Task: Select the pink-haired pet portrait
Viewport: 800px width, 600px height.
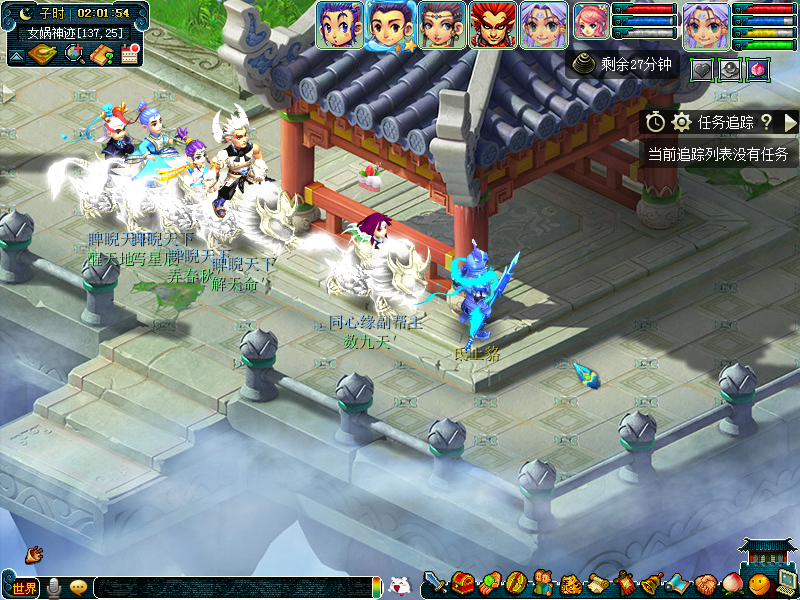Action: coord(590,26)
